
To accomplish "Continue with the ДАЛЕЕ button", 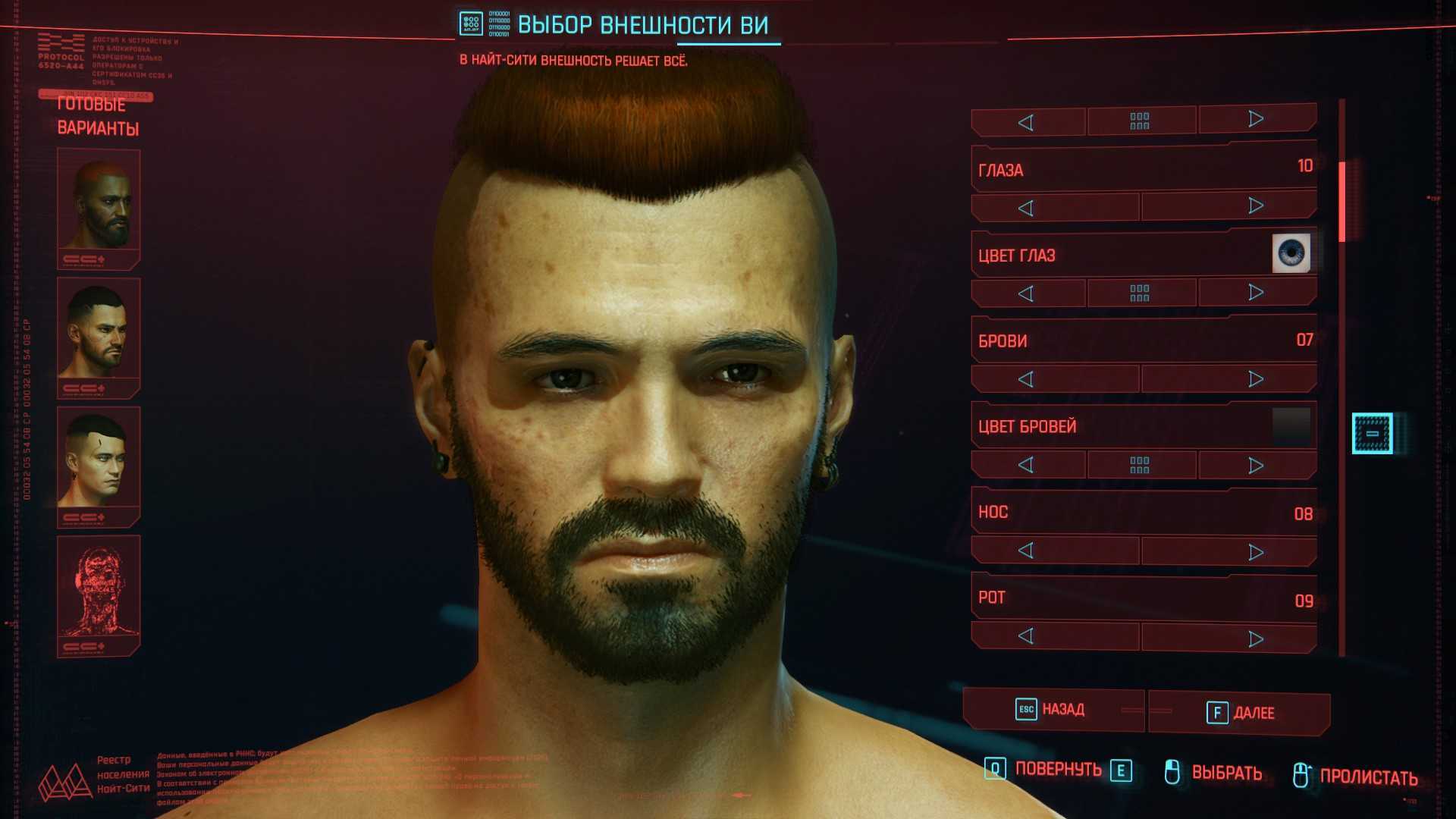I will [1240, 713].
